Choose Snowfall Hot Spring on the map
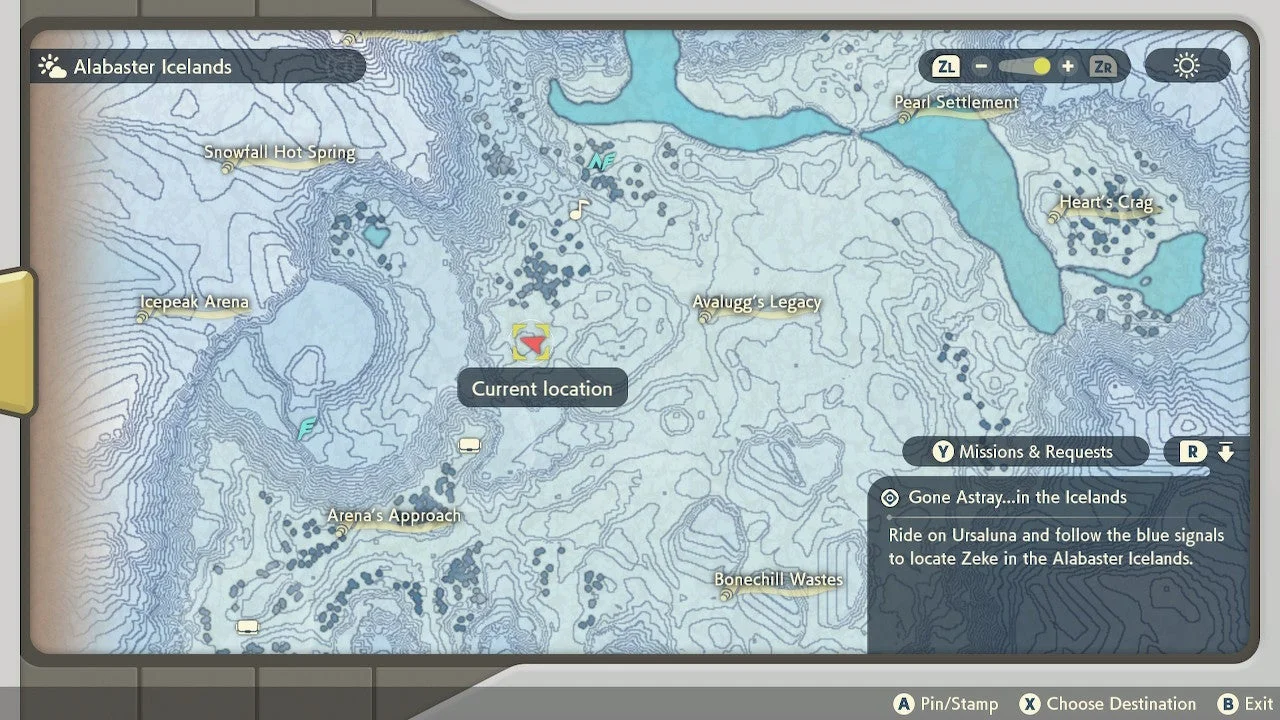 coord(279,154)
